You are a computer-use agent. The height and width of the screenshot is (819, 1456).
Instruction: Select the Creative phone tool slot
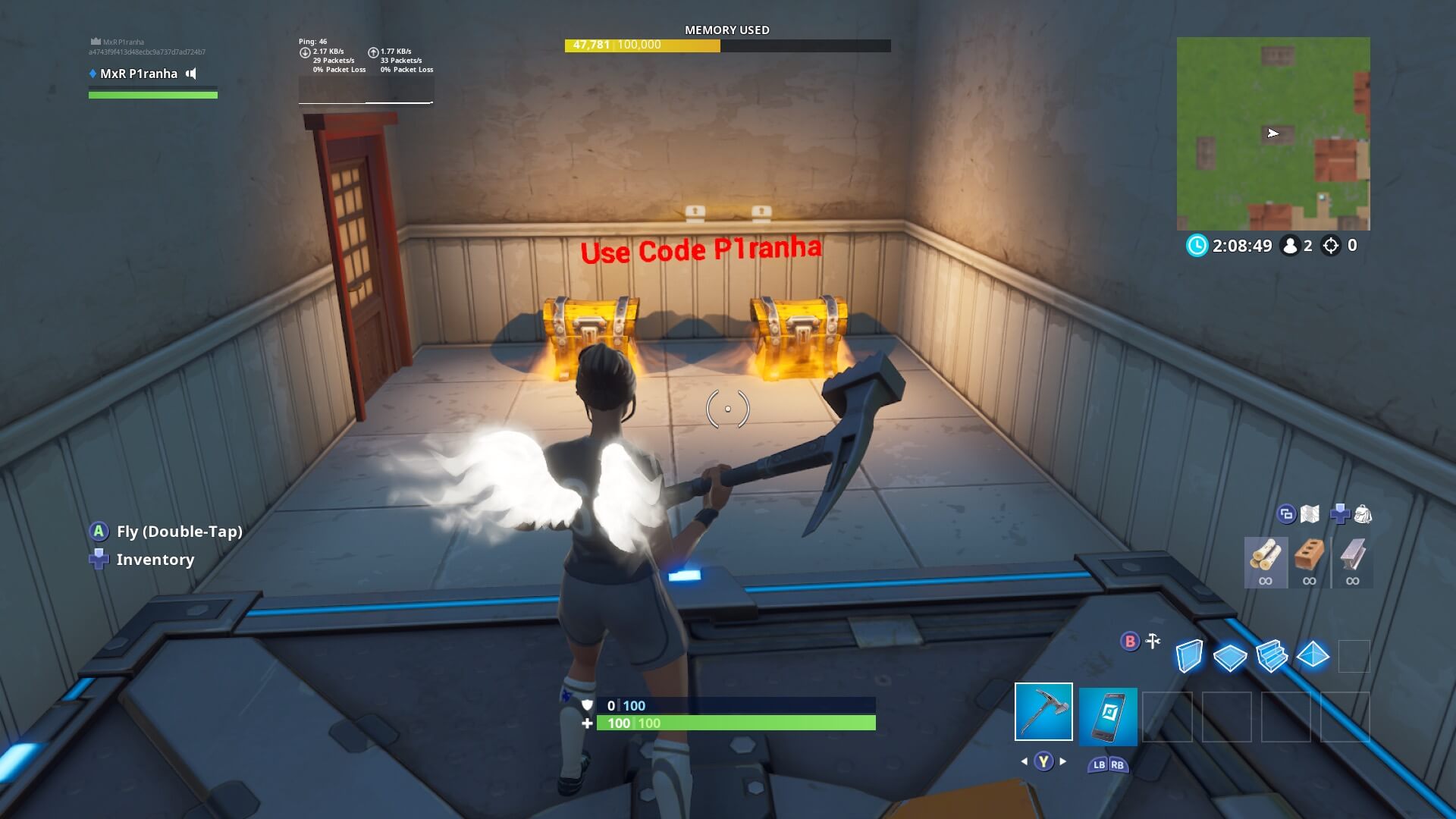tap(1107, 717)
